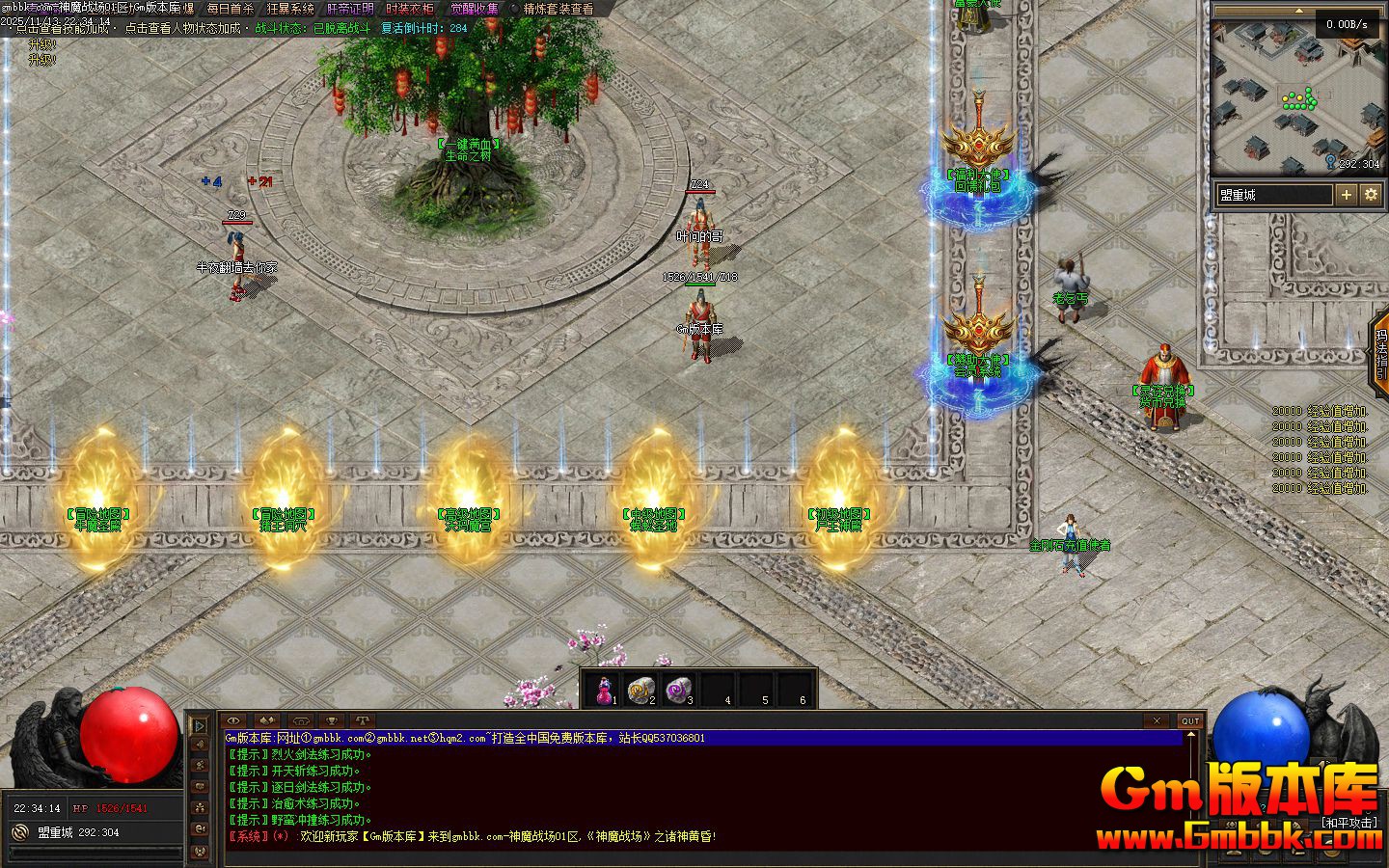This screenshot has width=1389, height=868.
Task: Select the 肝帝证明 menu entry
Action: click(x=350, y=9)
